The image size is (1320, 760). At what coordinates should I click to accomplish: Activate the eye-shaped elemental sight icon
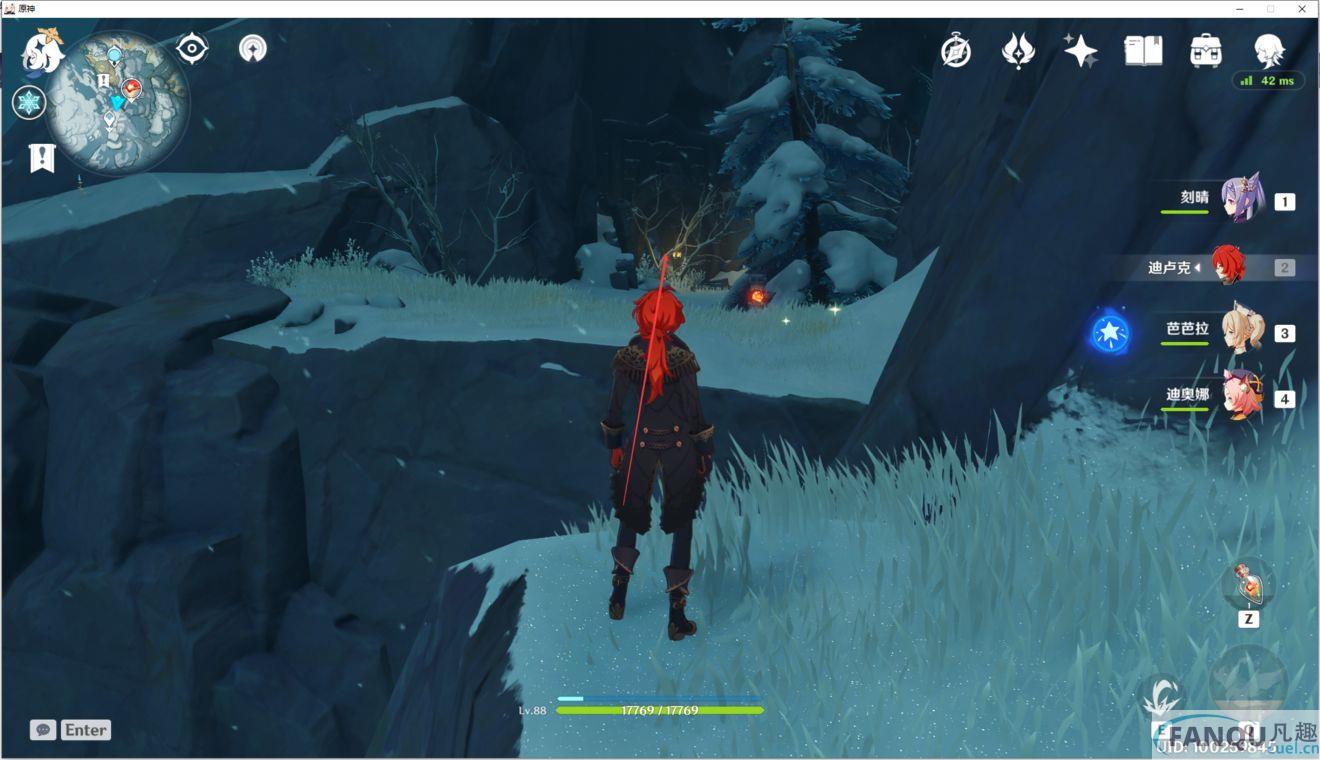click(x=192, y=48)
